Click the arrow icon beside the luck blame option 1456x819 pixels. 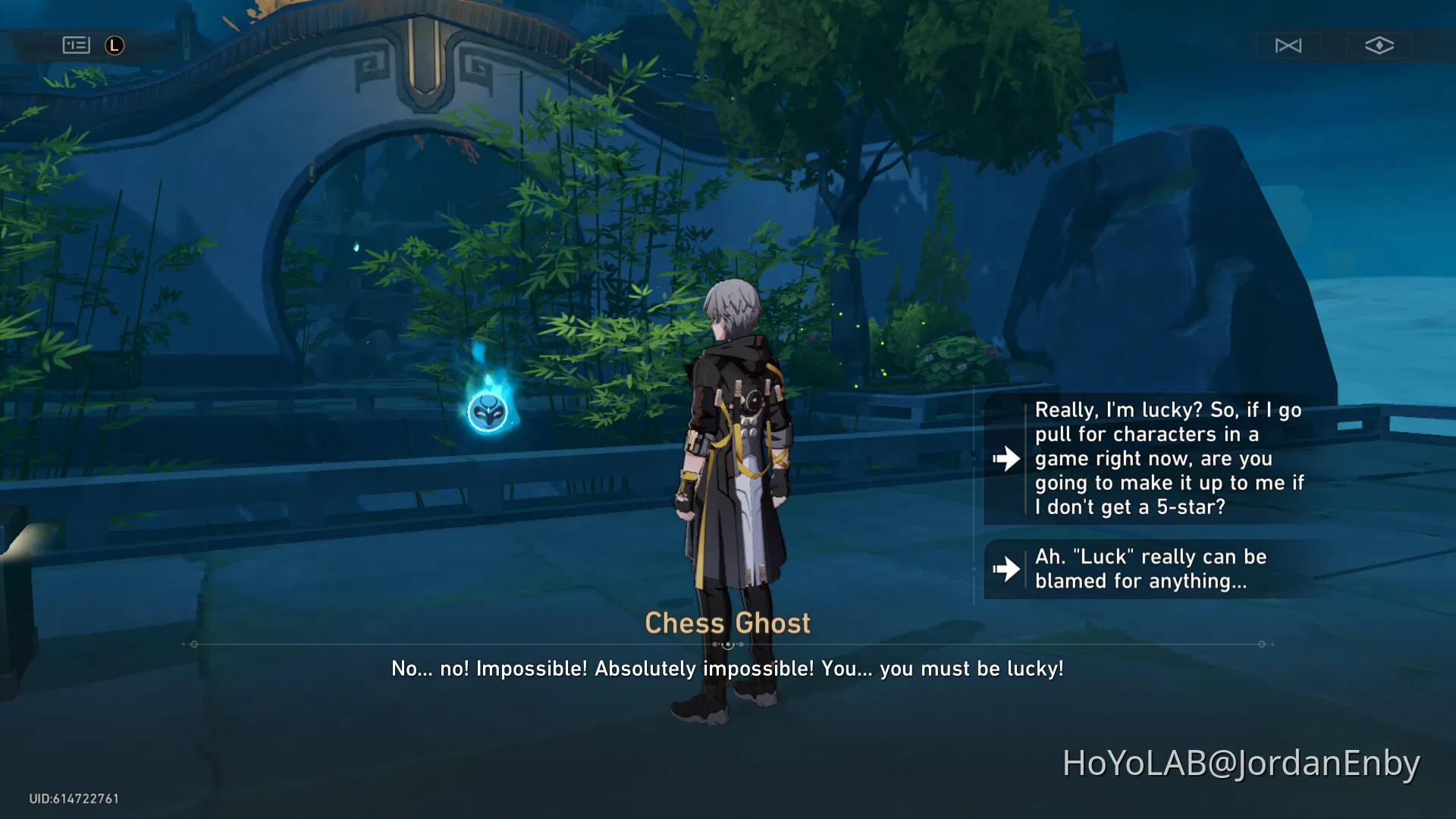(1006, 569)
